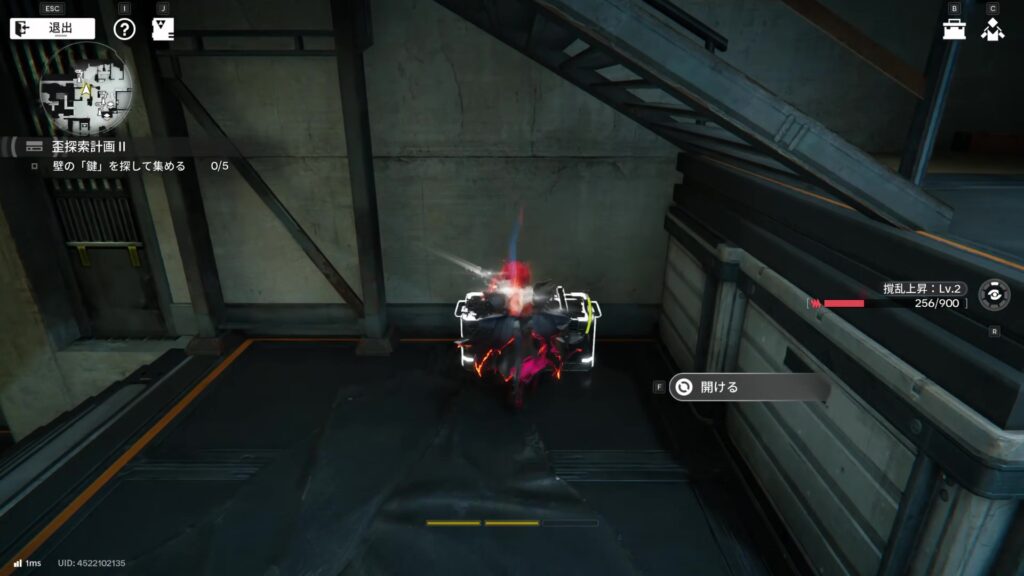Image resolution: width=1024 pixels, height=576 pixels.
Task: Click the 退出 exit button
Action: click(53, 28)
